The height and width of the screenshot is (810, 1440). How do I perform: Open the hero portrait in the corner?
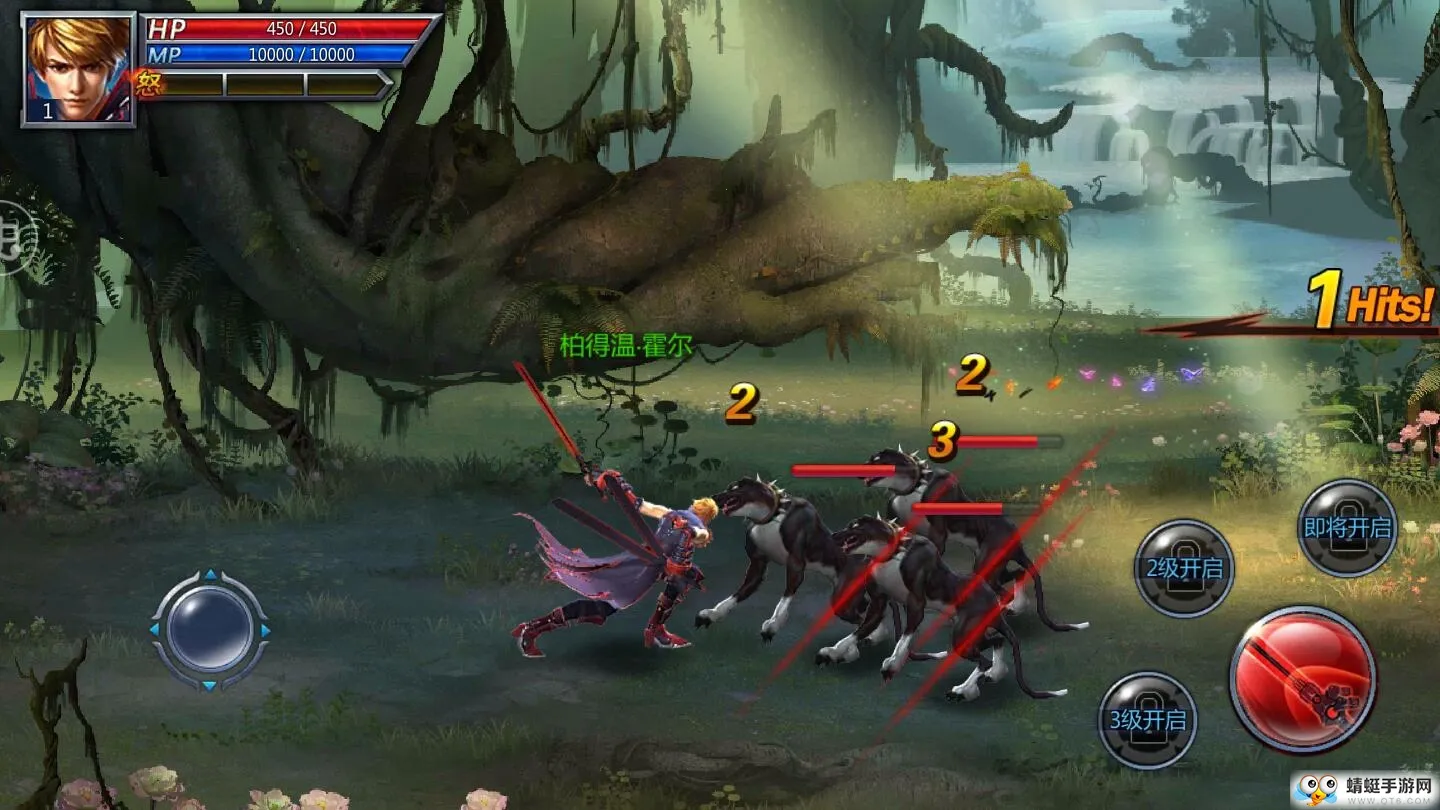pyautogui.click(x=78, y=68)
